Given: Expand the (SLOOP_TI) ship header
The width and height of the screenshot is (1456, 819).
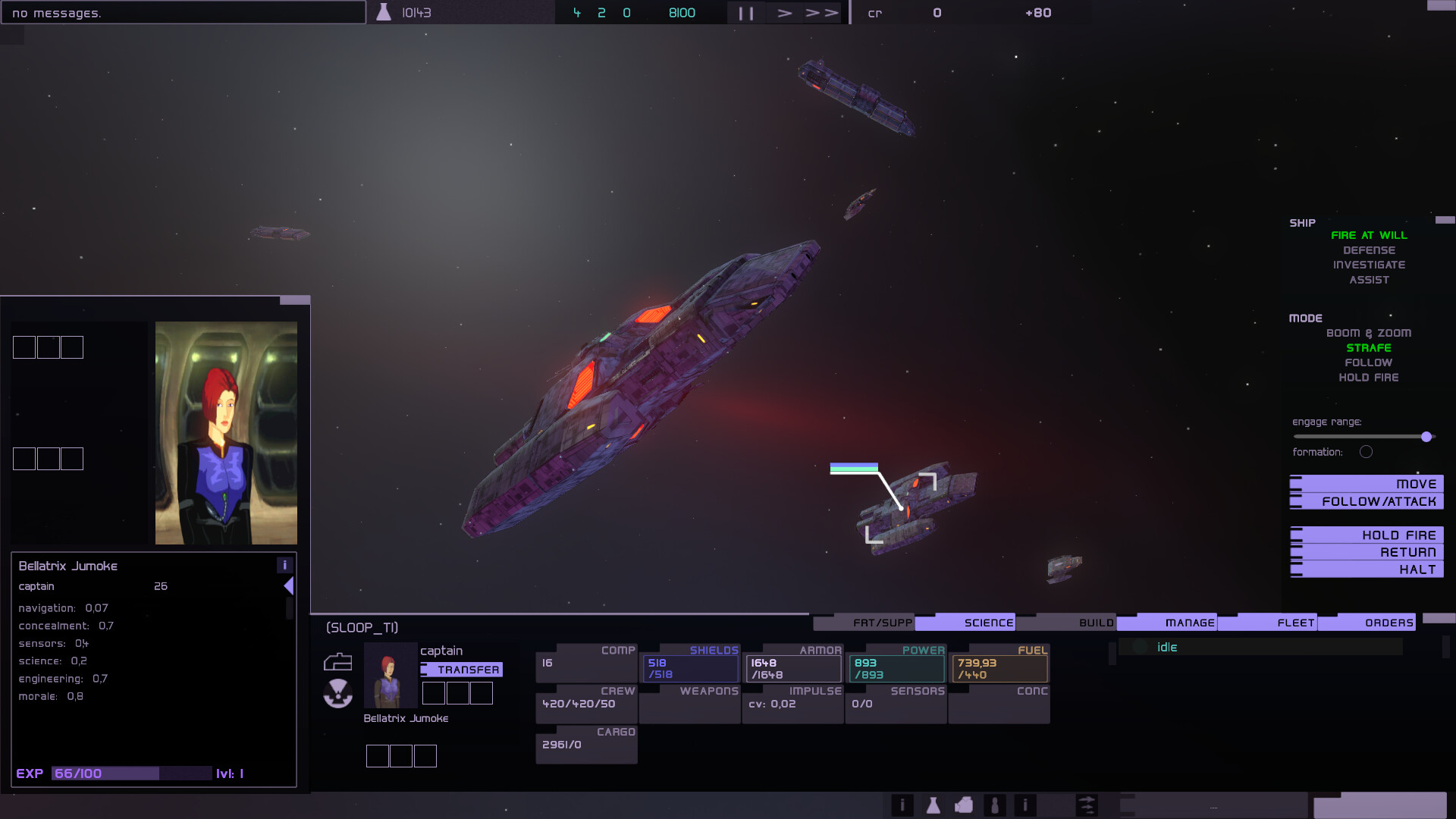Looking at the screenshot, I should point(362,627).
